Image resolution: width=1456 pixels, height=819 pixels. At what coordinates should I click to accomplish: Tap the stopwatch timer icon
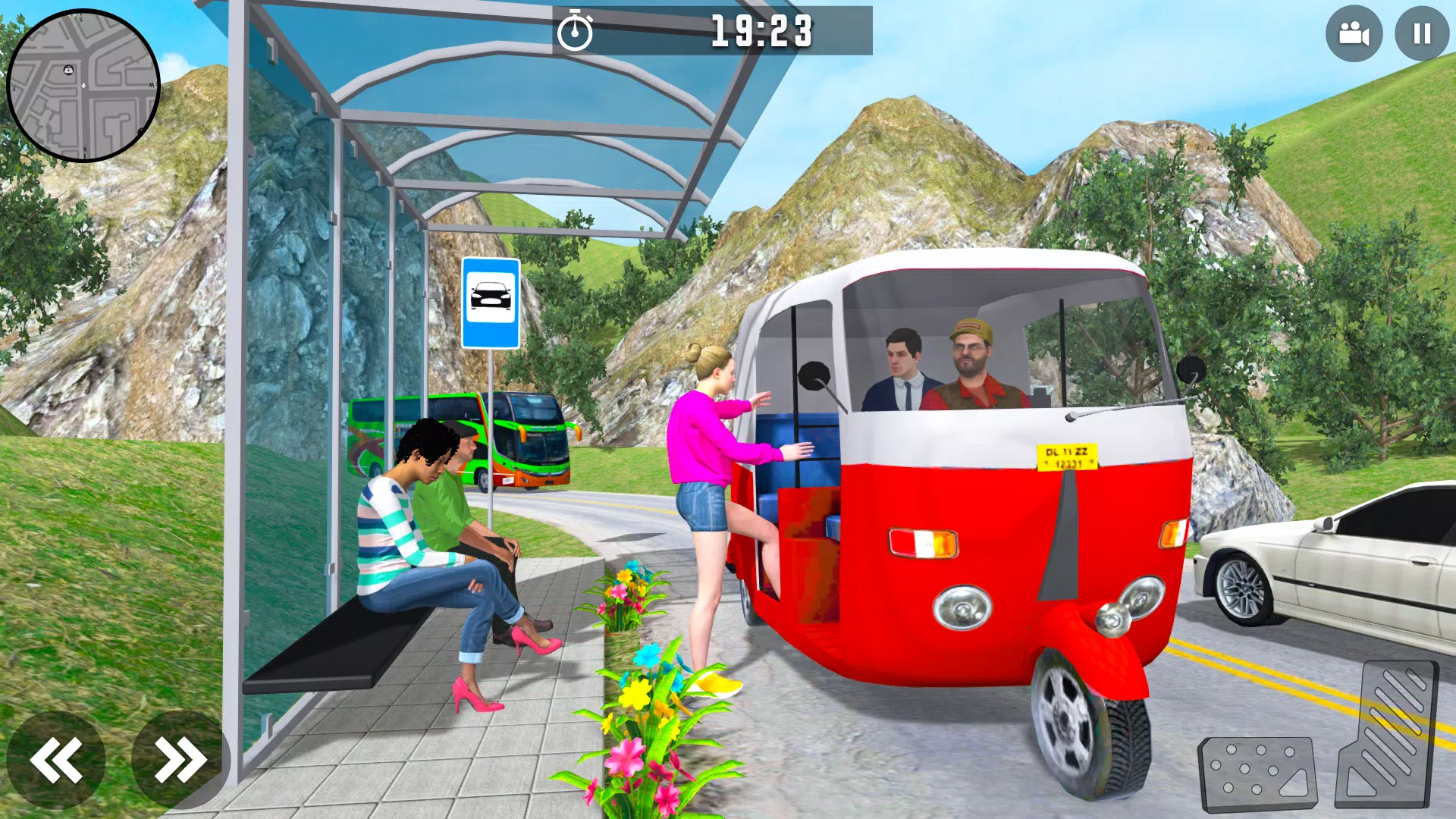click(576, 30)
